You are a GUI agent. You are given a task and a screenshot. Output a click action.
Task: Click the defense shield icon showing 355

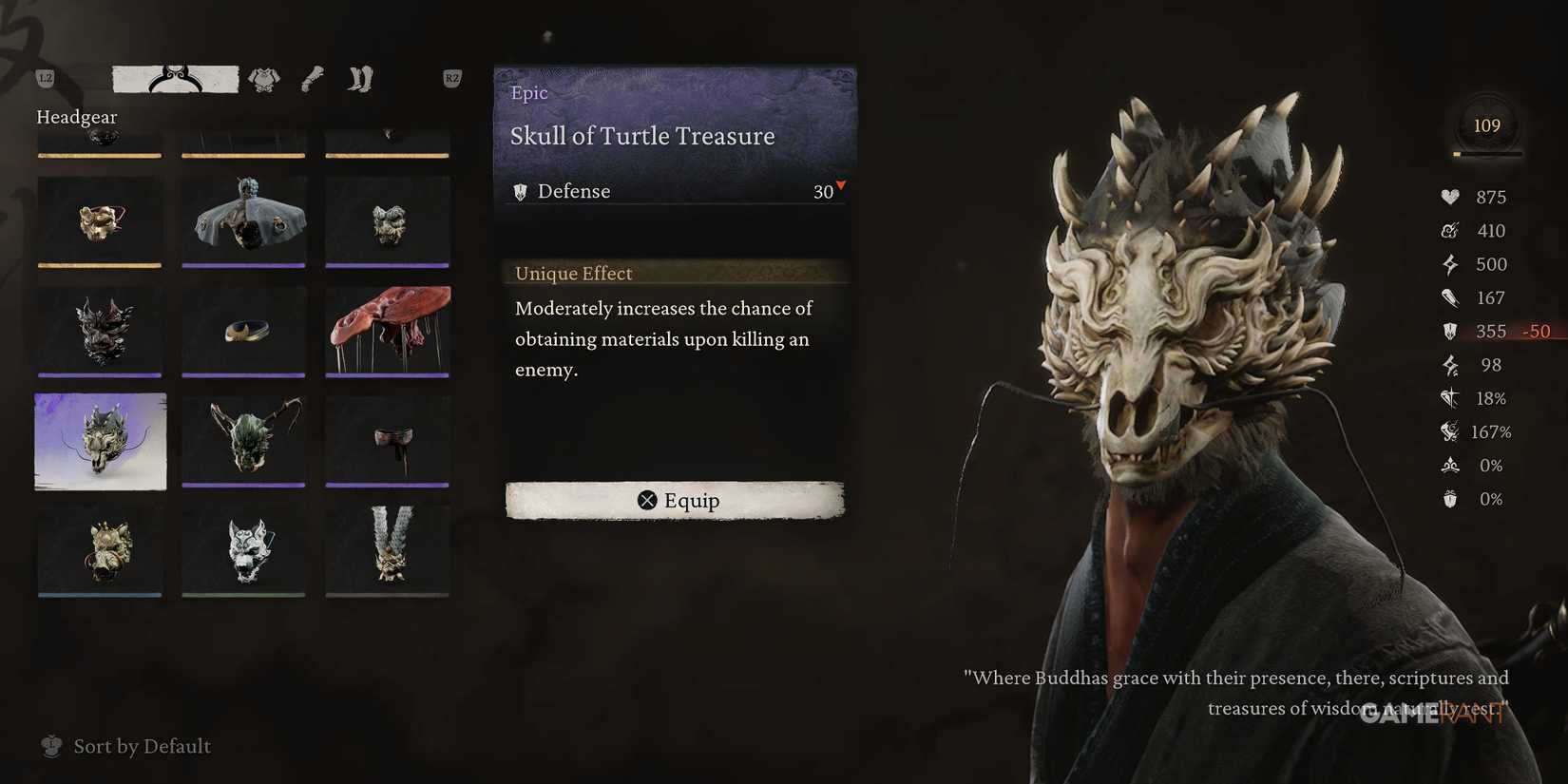[x=1449, y=332]
